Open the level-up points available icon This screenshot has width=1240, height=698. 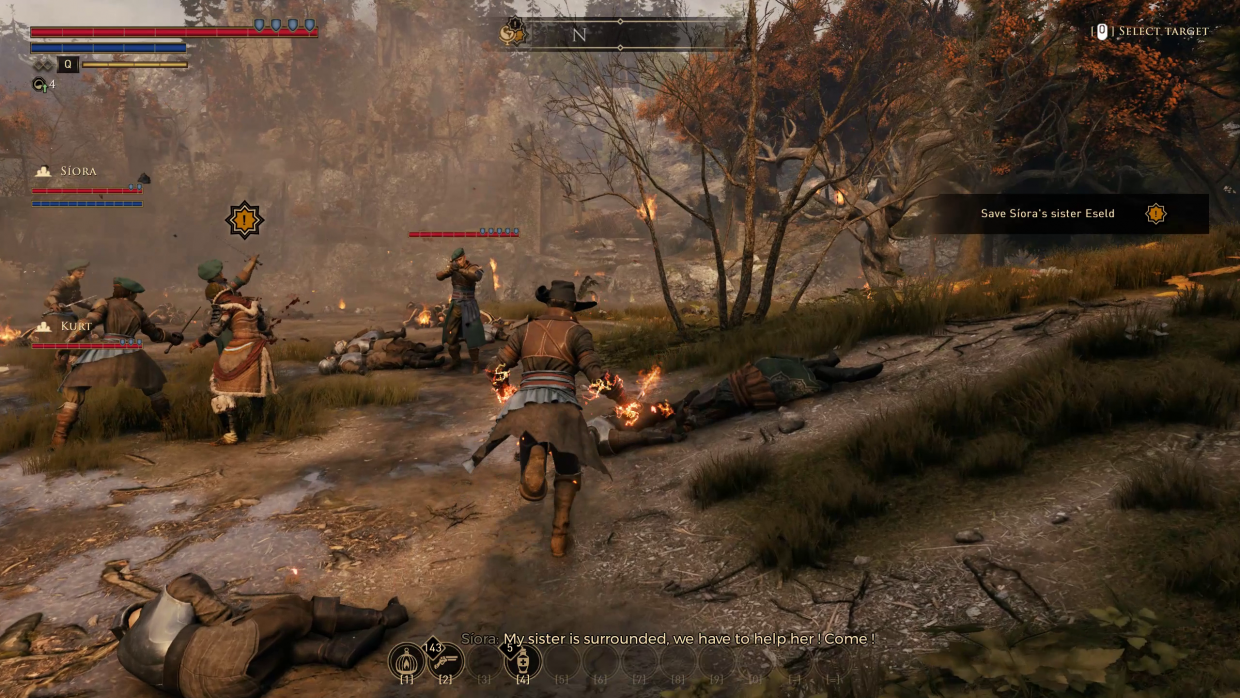pos(41,85)
